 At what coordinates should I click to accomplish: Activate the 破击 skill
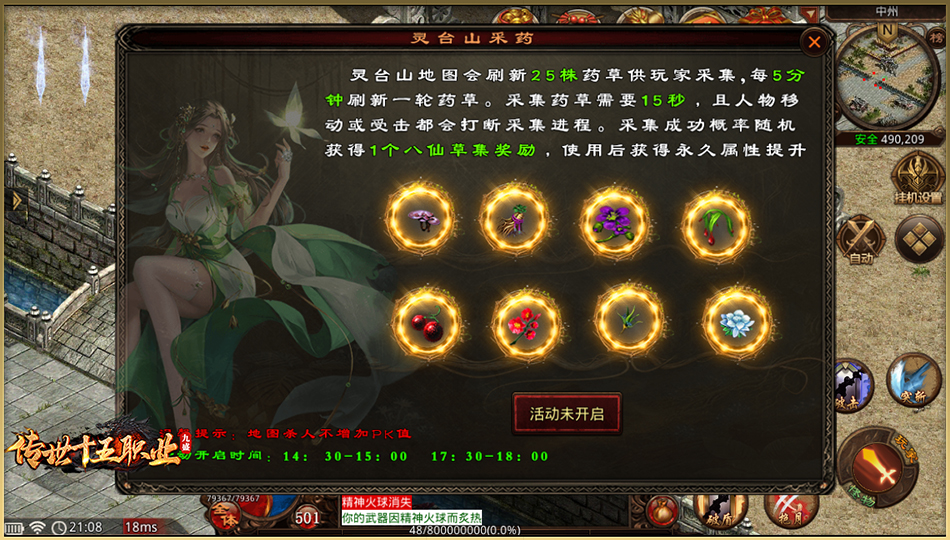click(x=851, y=383)
